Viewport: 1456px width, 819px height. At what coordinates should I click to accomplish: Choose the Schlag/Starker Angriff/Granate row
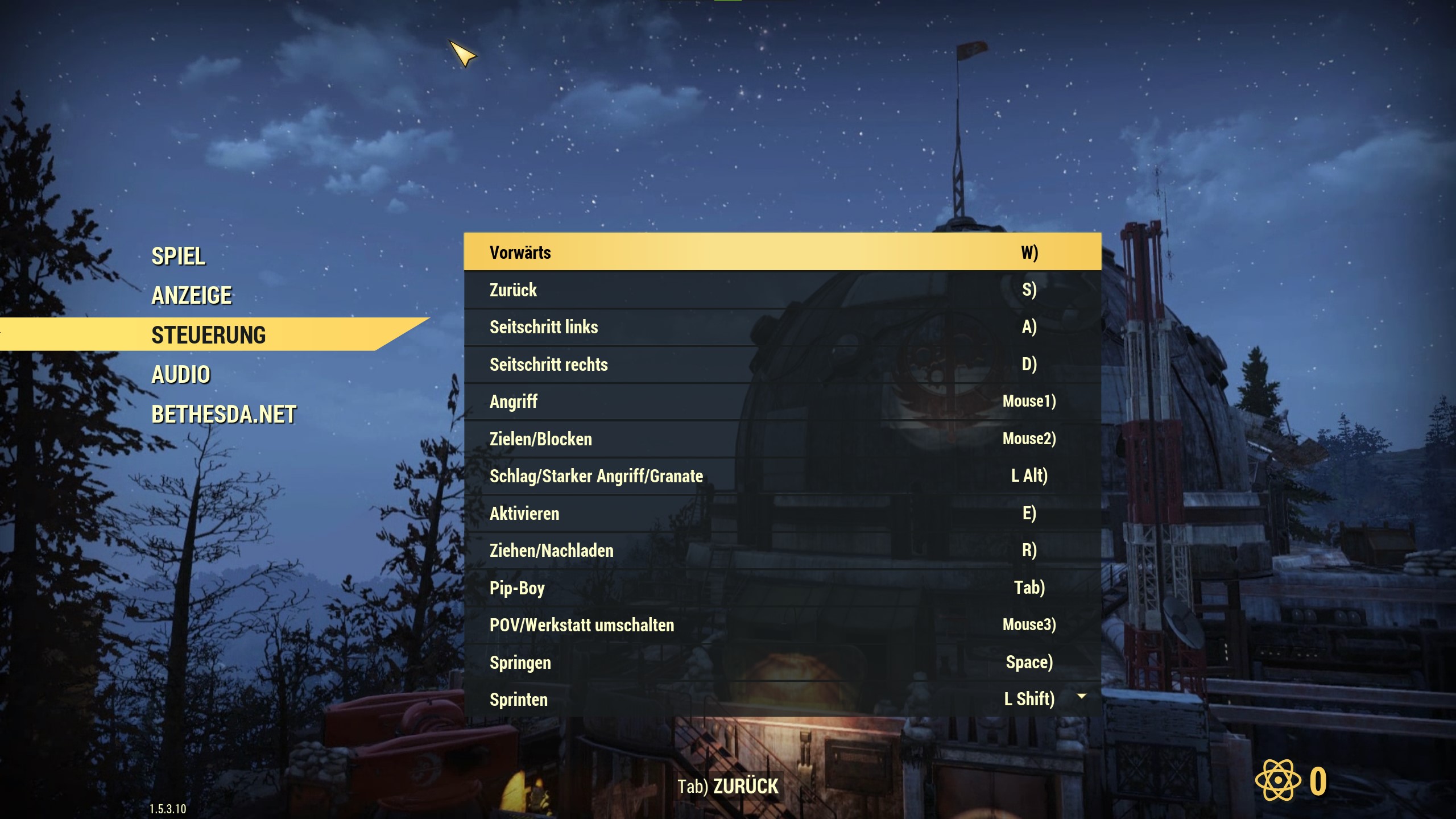(x=782, y=476)
